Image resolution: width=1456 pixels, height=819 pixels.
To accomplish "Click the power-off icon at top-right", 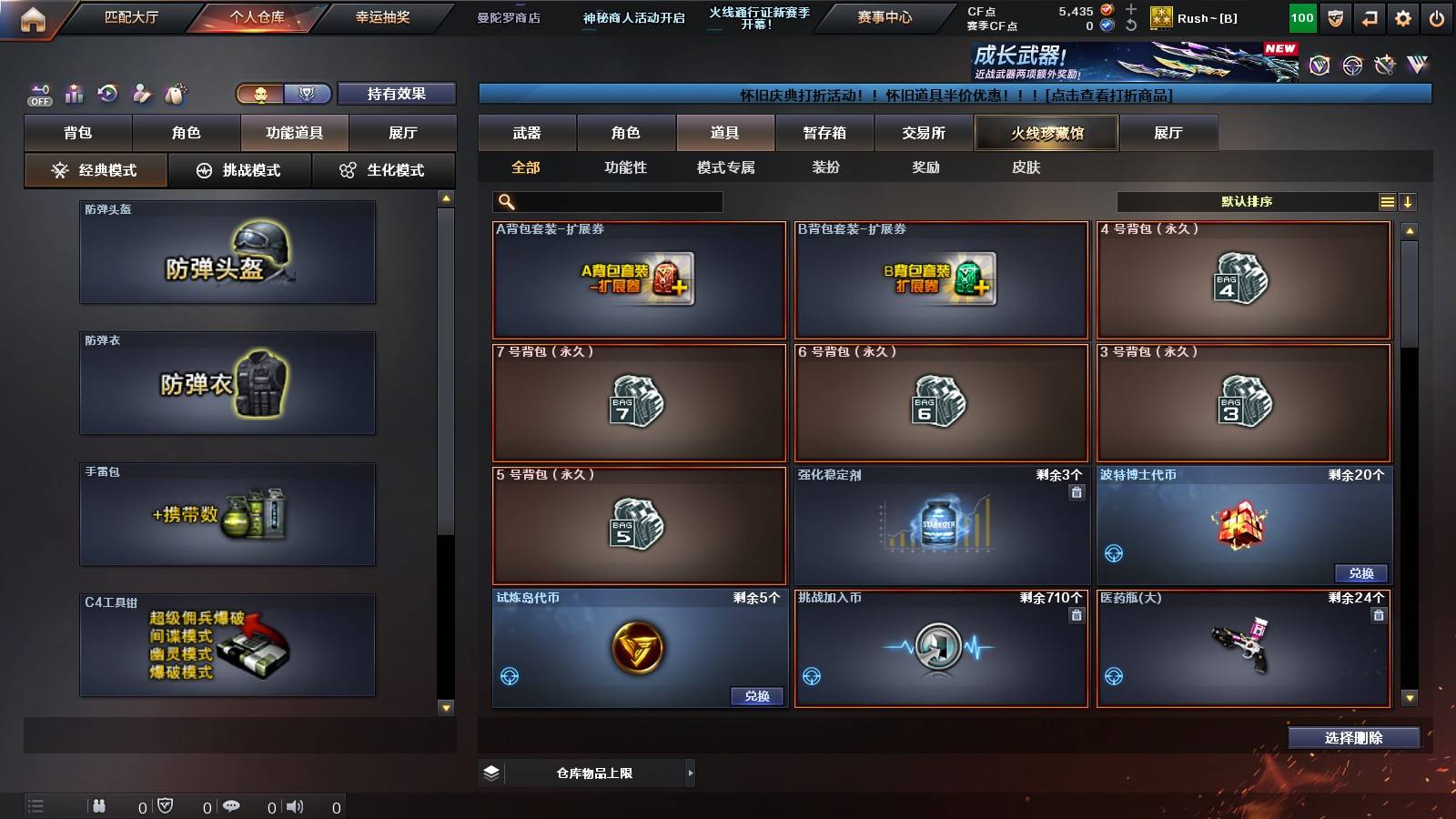I will pos(1438,16).
